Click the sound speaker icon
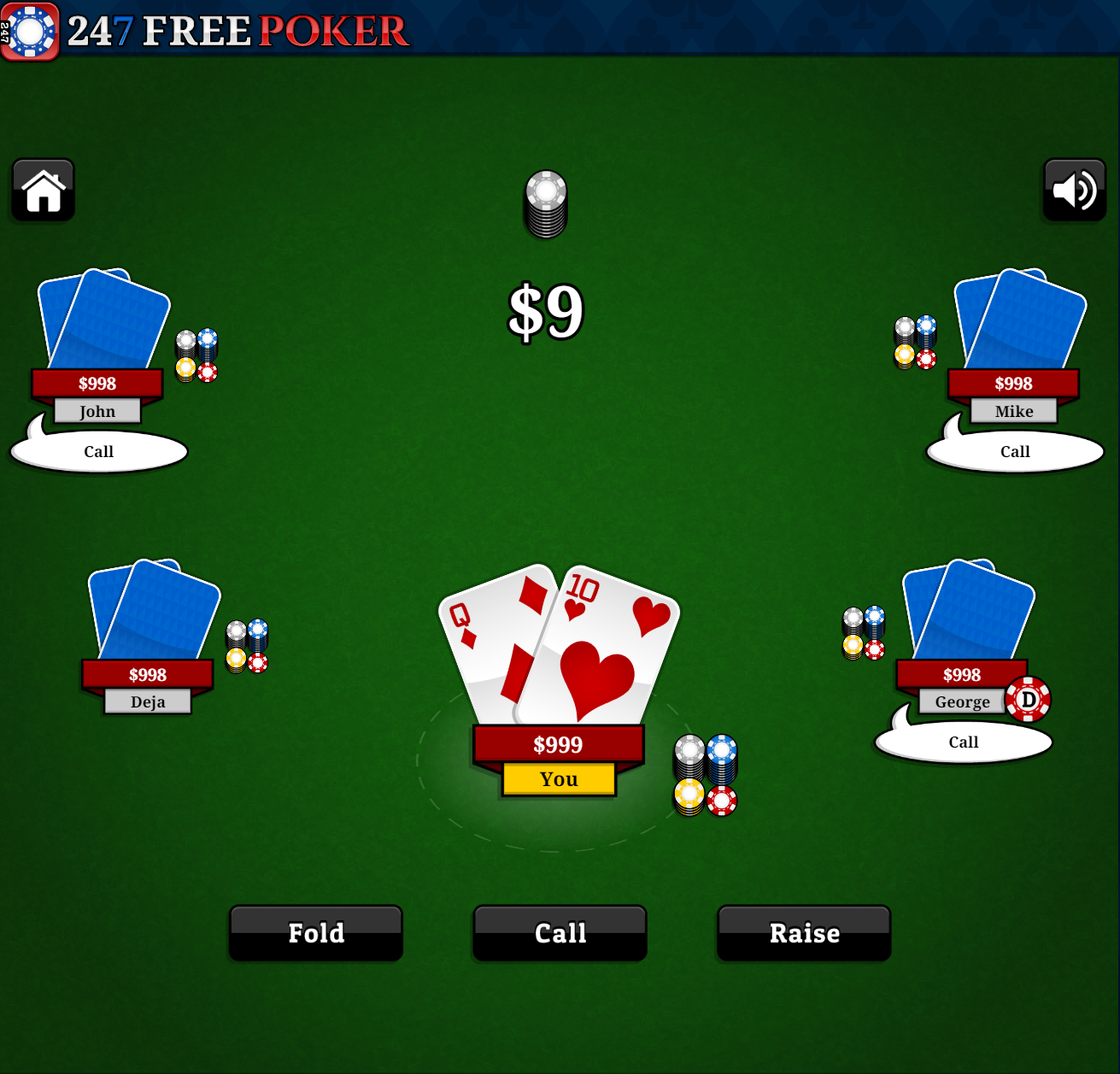 tap(1074, 190)
